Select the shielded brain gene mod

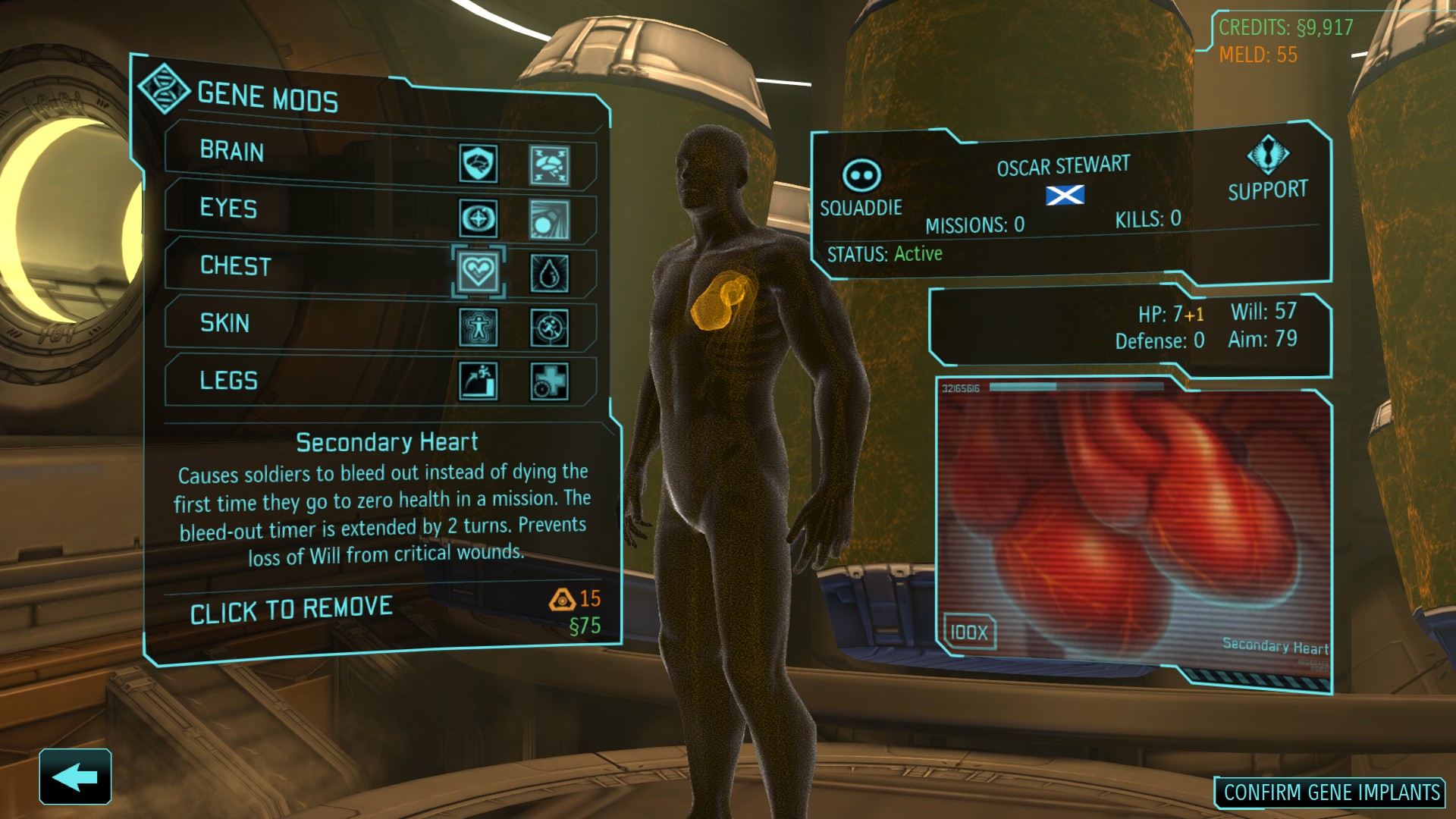coord(479,163)
